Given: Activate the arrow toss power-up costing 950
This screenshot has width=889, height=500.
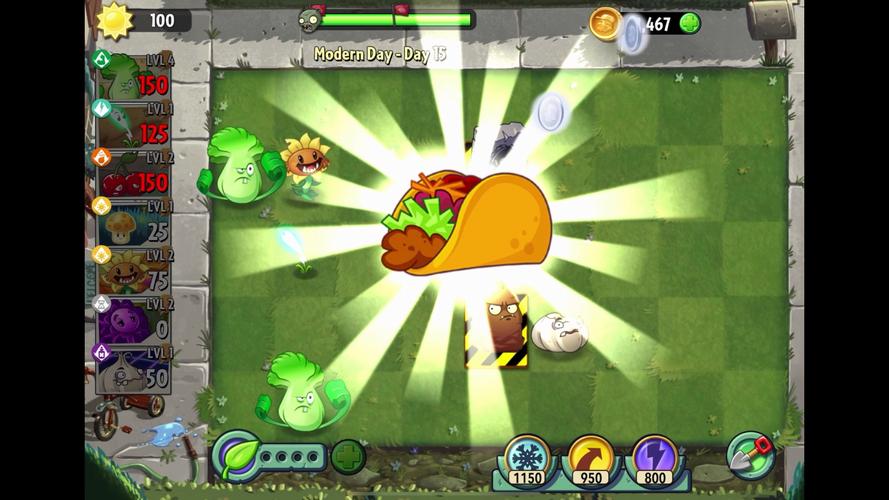Looking at the screenshot, I should [590, 458].
